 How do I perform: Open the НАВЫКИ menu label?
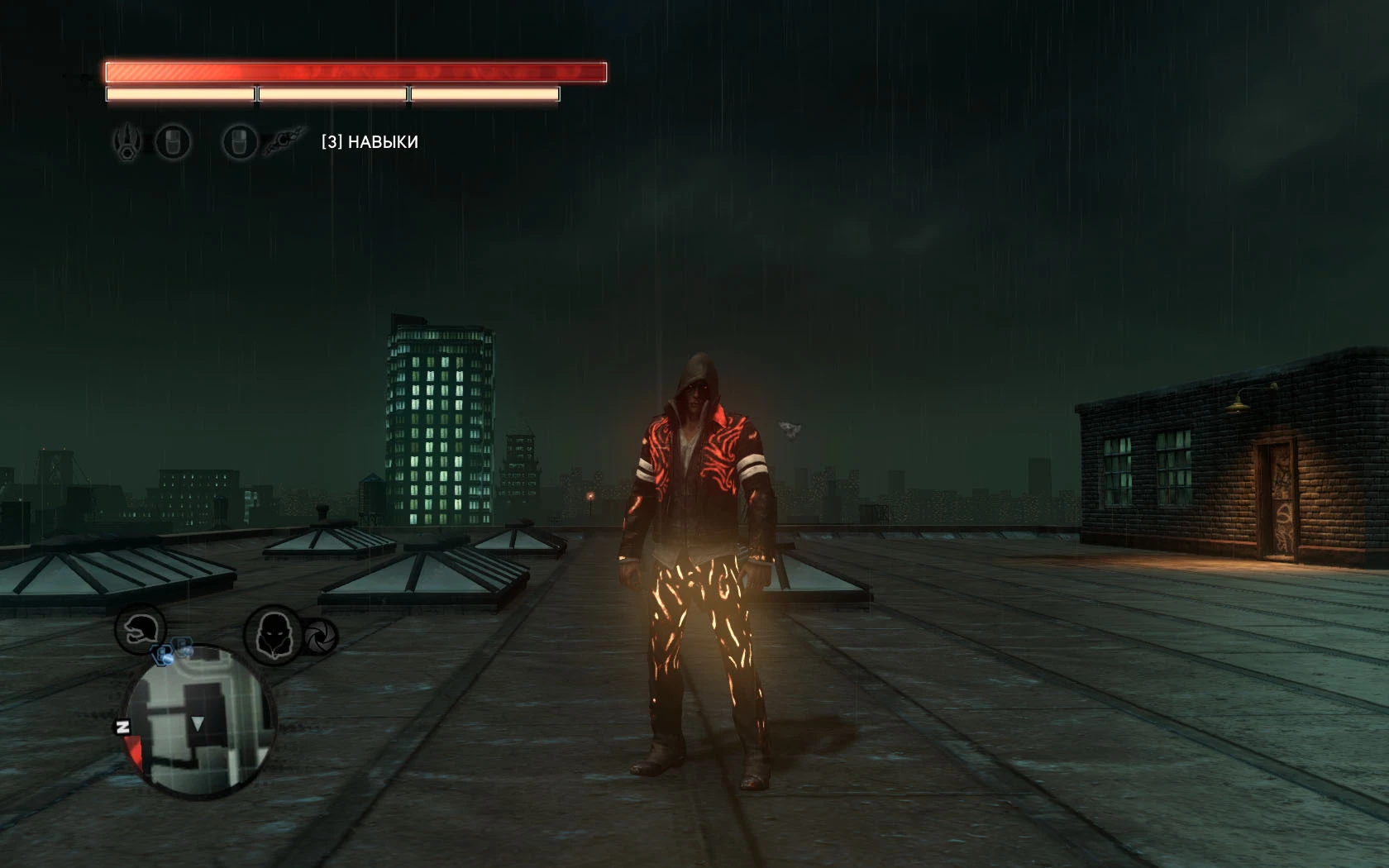tap(382, 142)
